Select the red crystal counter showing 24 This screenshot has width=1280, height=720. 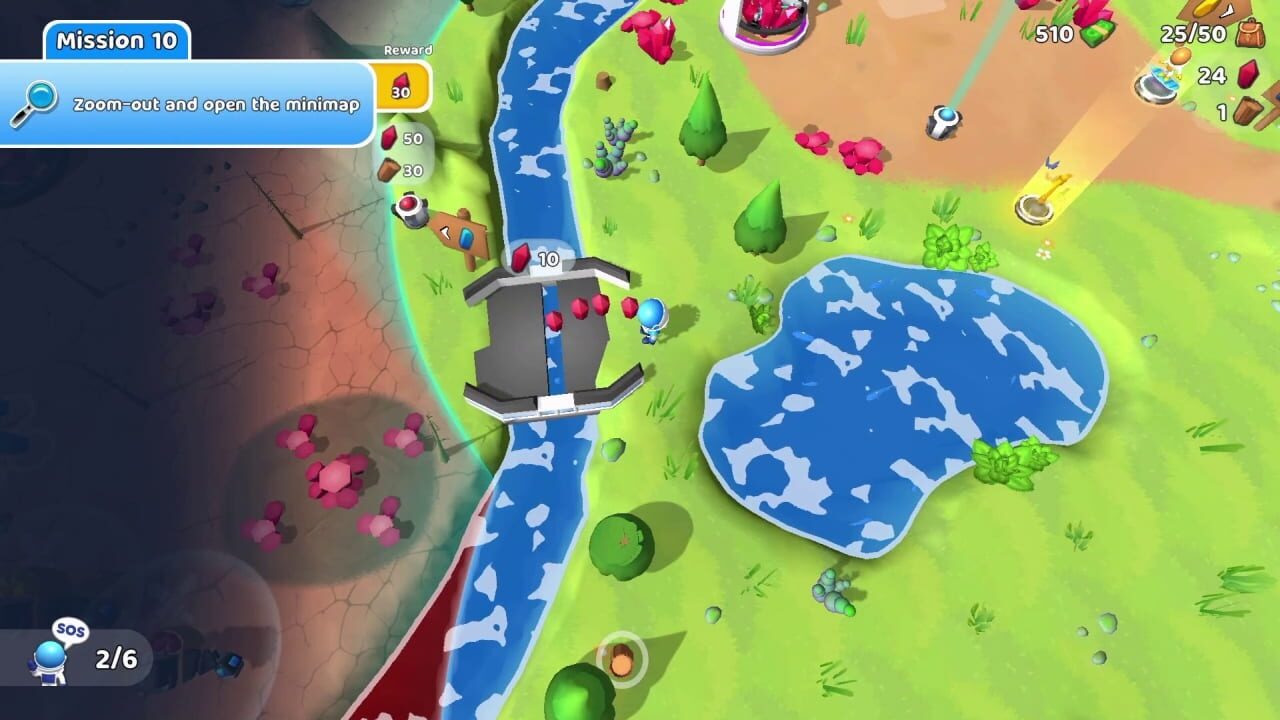[x=1248, y=76]
